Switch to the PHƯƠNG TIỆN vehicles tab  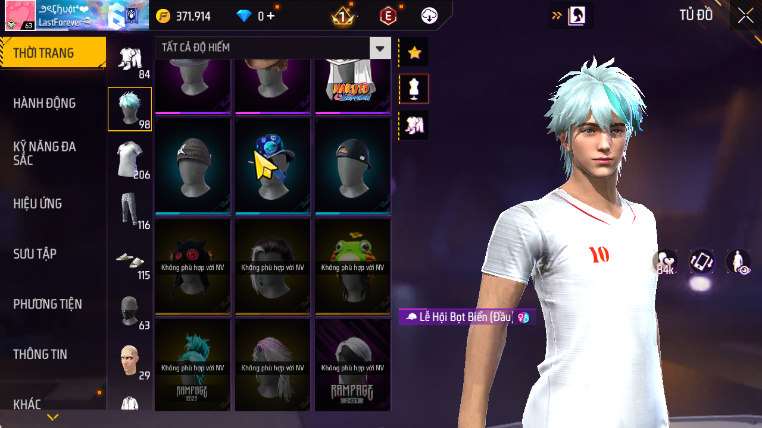coord(48,304)
